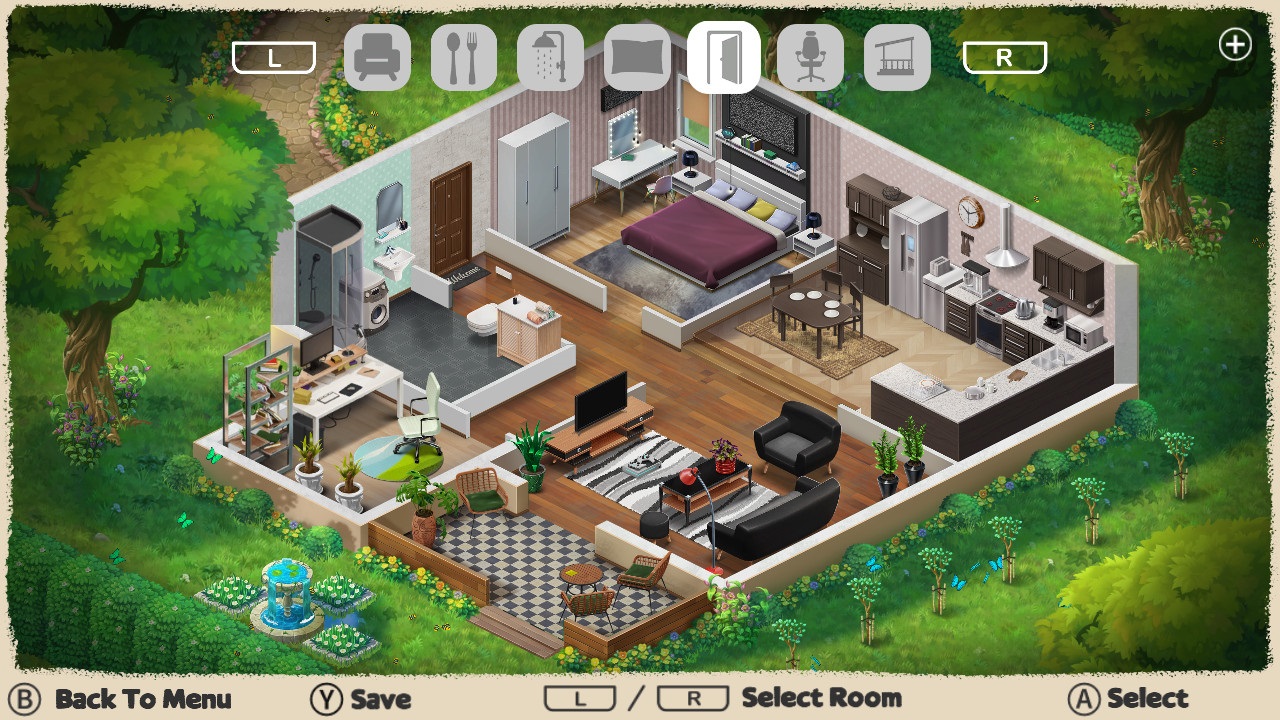Viewport: 1280px width, 720px height.
Task: Open the office chair category icon
Action: (x=810, y=57)
